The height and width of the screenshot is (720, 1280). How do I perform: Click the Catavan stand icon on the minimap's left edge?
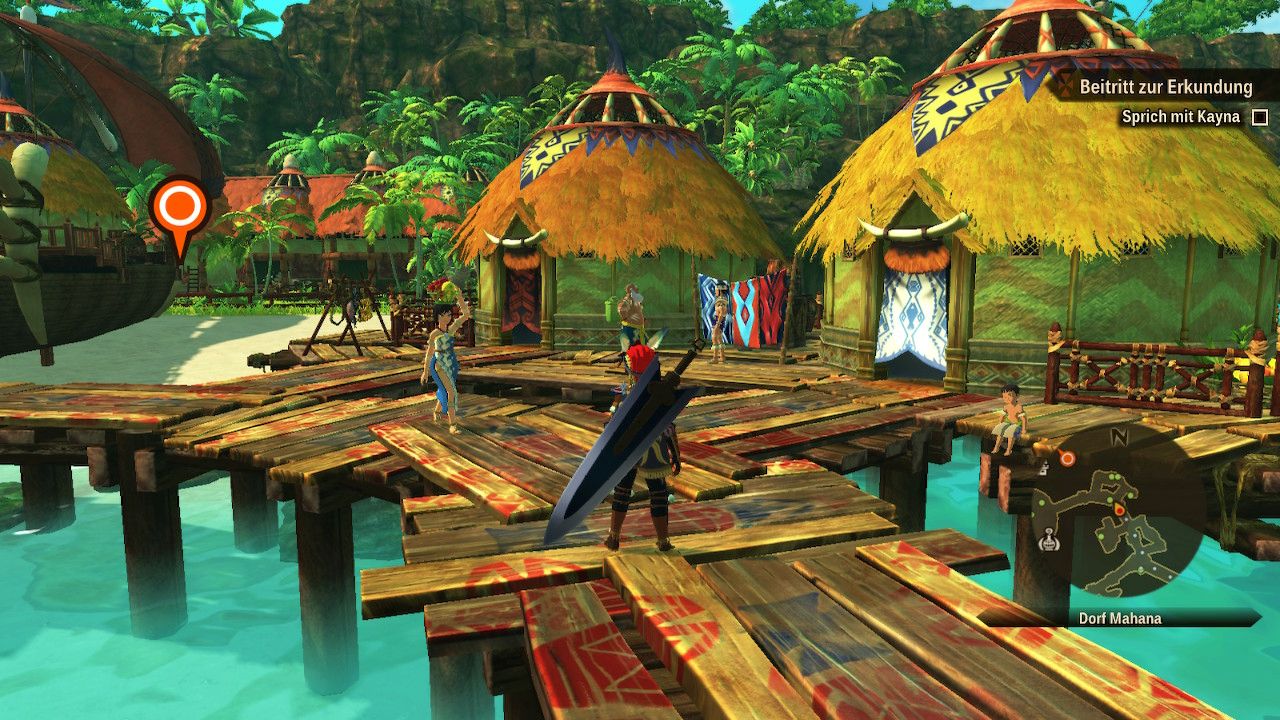click(1049, 541)
